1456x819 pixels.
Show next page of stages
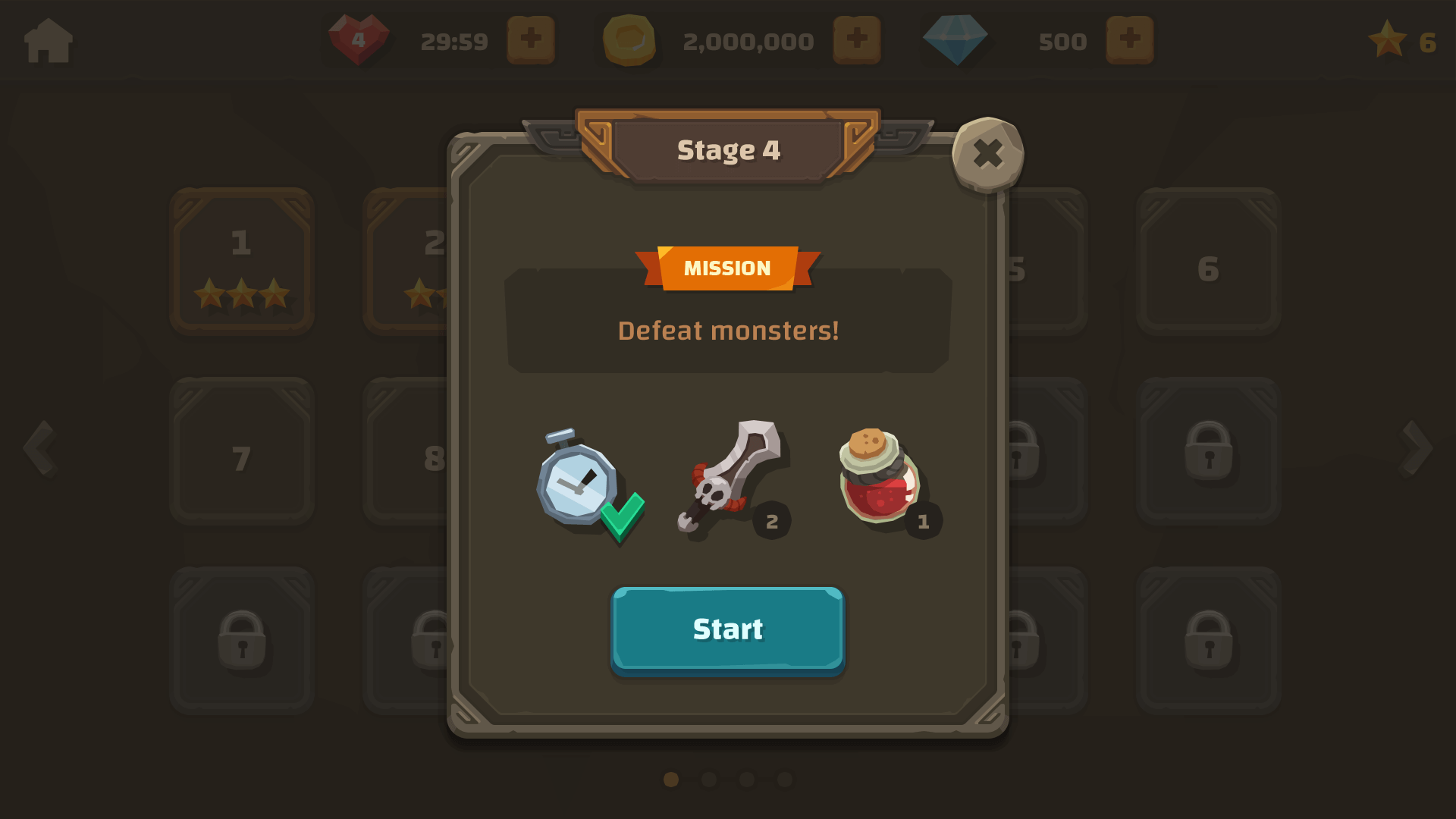pos(1416,448)
